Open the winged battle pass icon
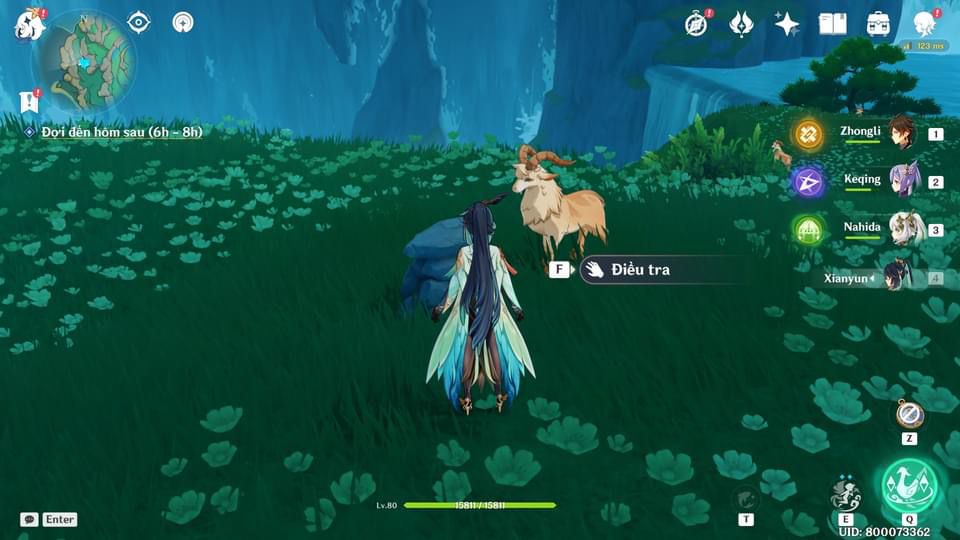This screenshot has height=540, width=960. tap(741, 24)
